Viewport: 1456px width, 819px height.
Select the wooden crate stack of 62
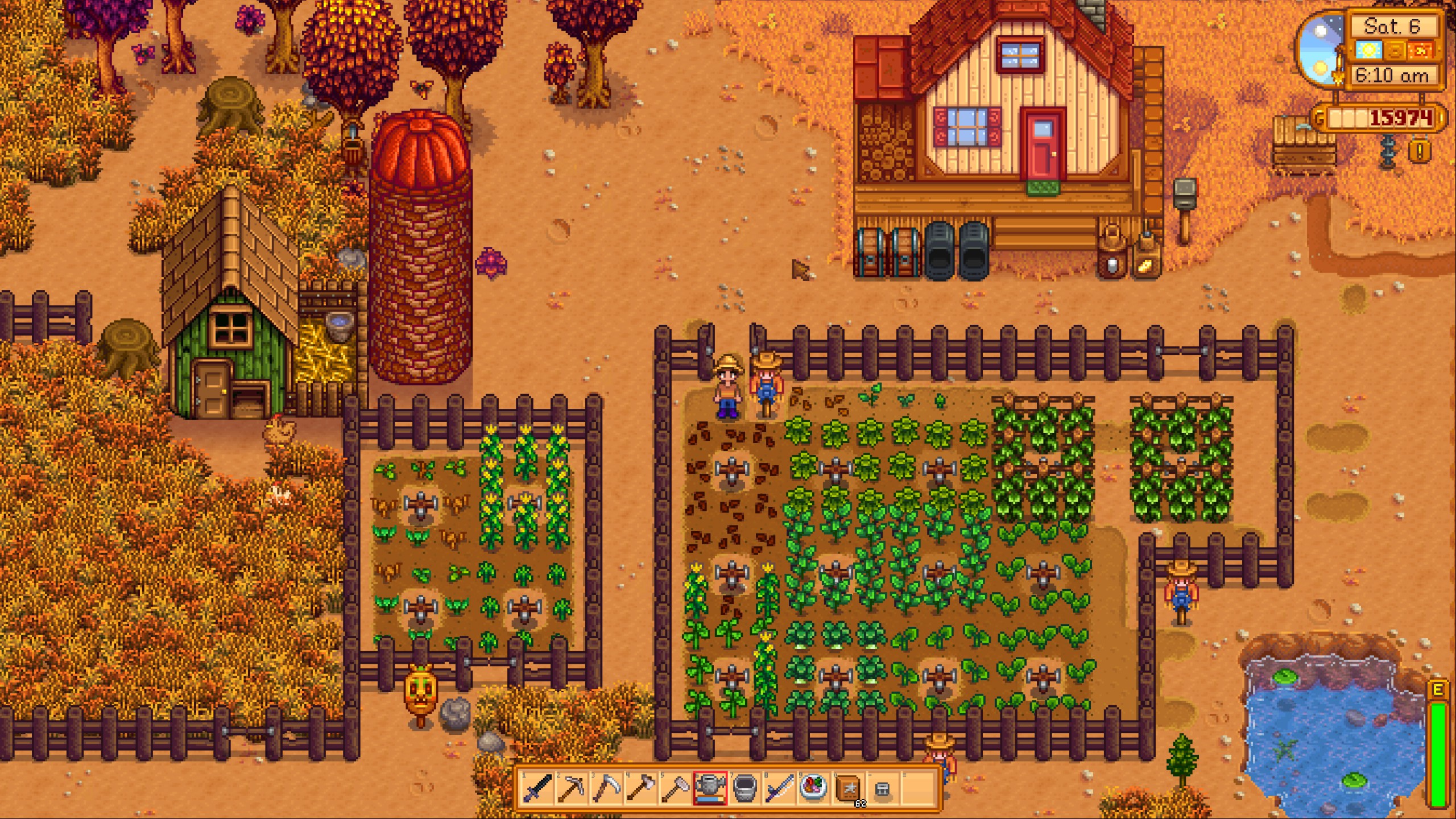pyautogui.click(x=848, y=788)
